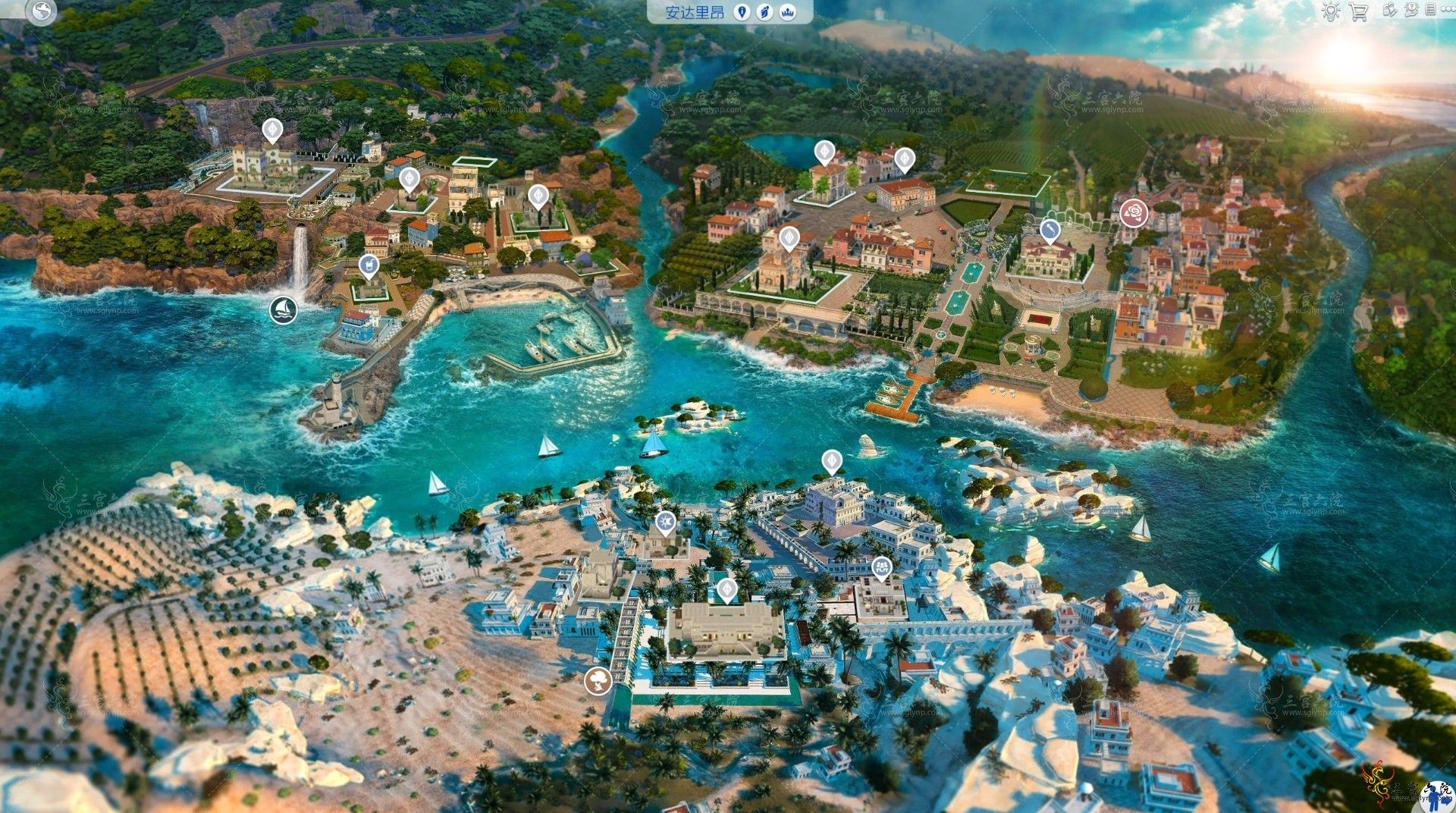Screen dimensions: 1456x813
Task: Select the people-icon lot pin
Action: click(x=881, y=567)
